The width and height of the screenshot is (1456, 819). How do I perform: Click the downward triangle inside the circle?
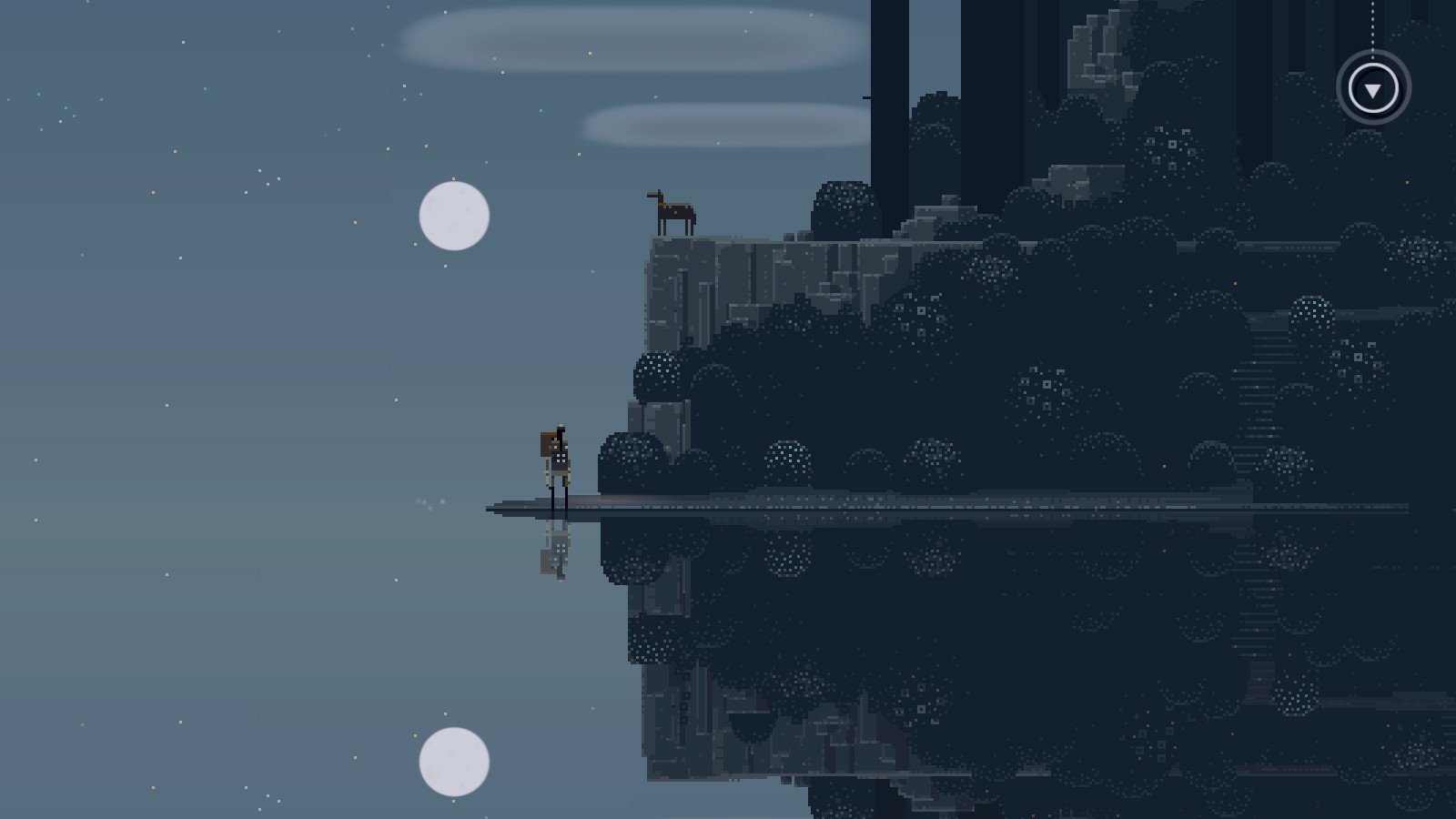pyautogui.click(x=1371, y=89)
